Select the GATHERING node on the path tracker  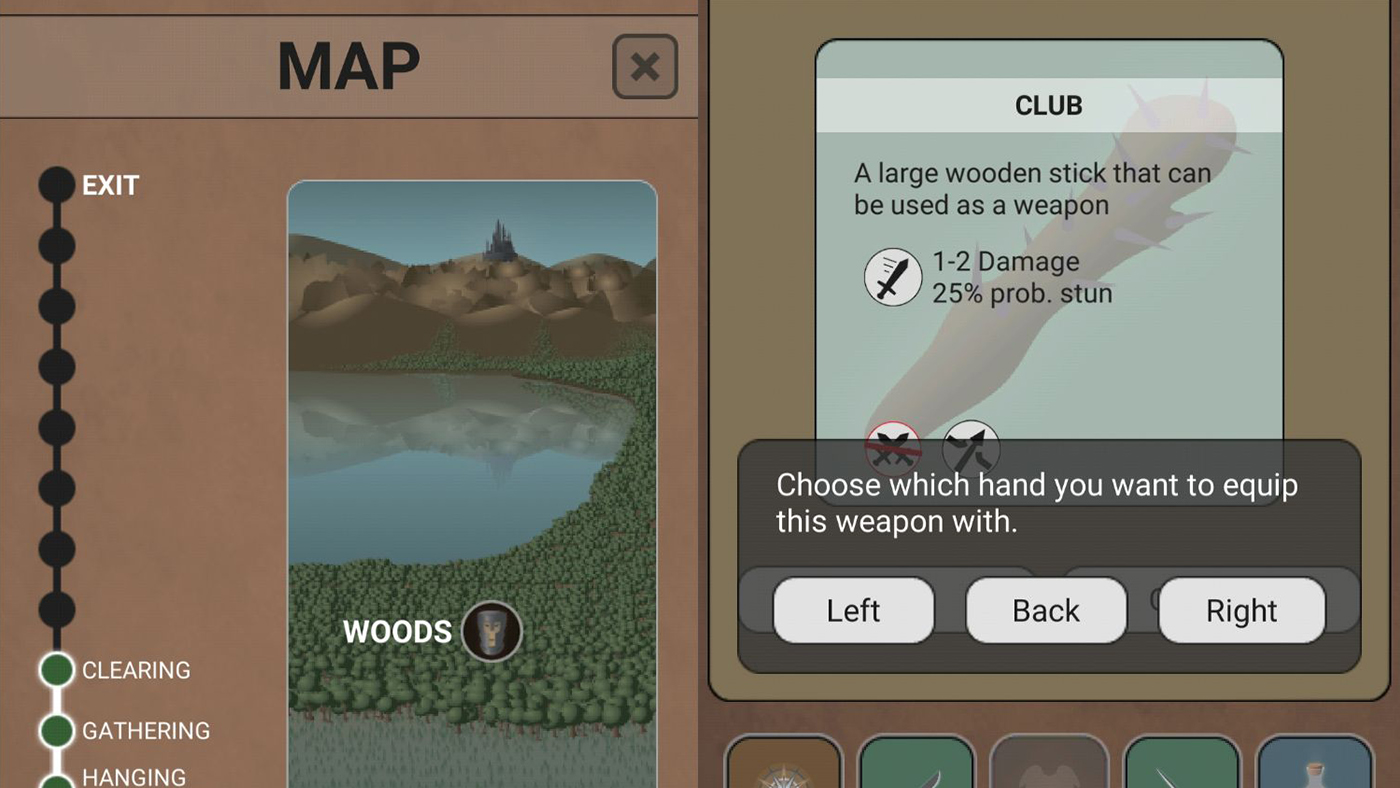[x=56, y=731]
